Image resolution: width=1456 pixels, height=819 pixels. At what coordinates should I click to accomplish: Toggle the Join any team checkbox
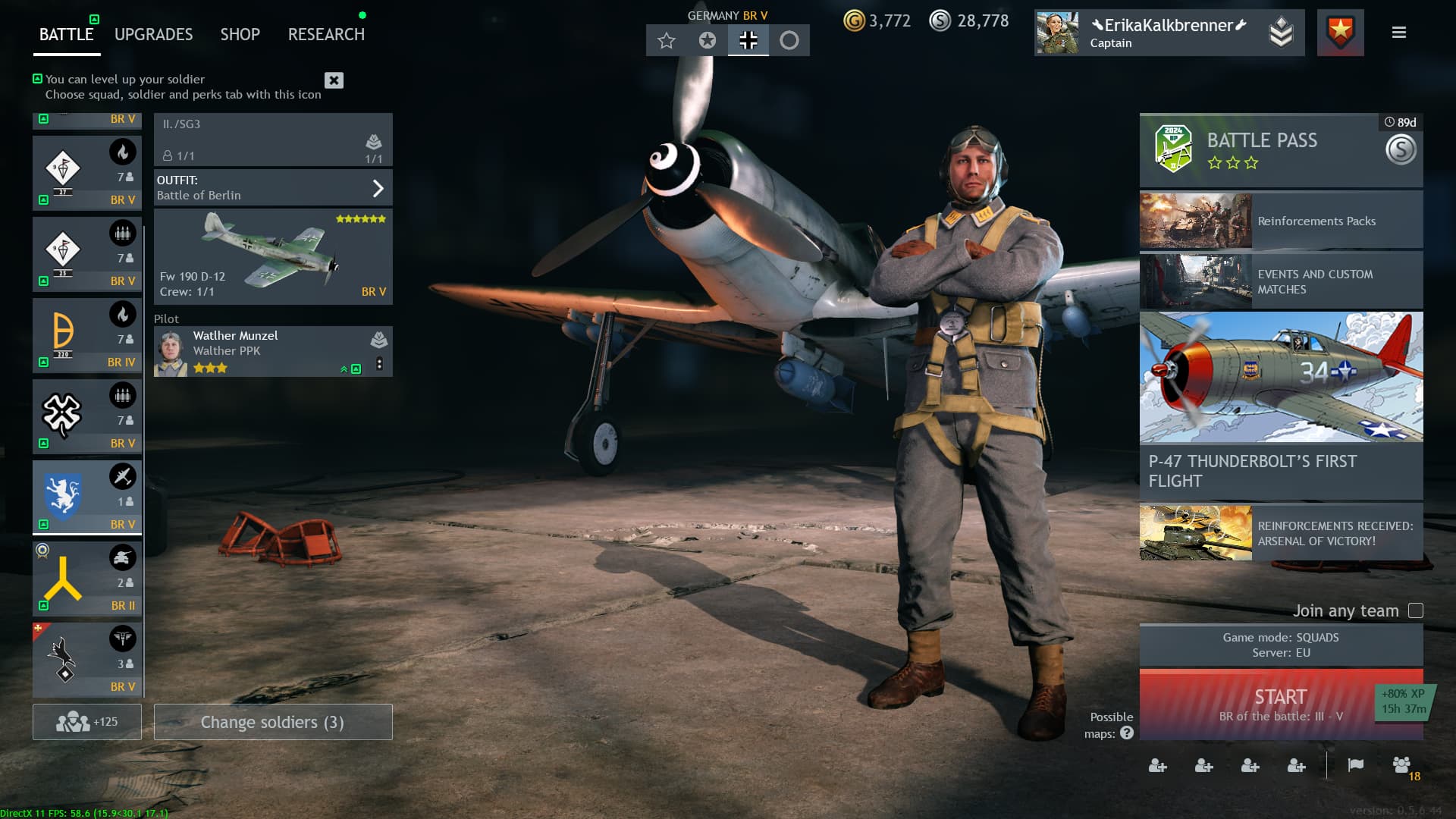pos(1415,610)
